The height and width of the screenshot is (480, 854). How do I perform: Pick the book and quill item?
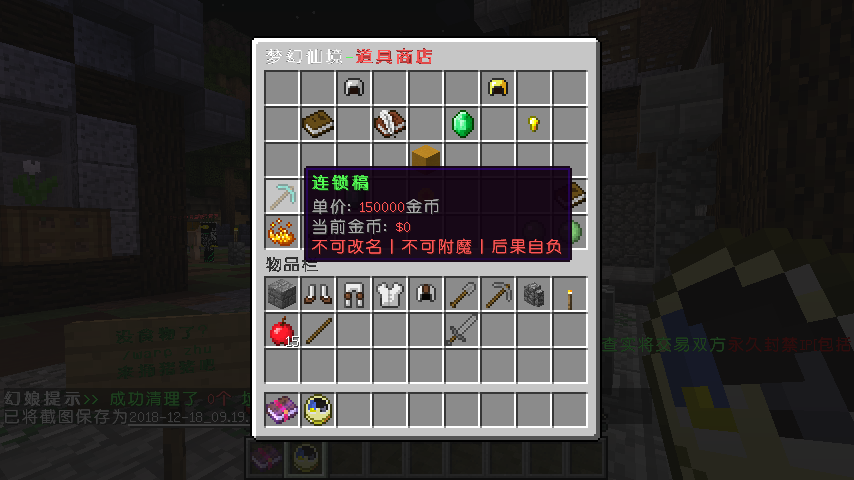click(390, 124)
